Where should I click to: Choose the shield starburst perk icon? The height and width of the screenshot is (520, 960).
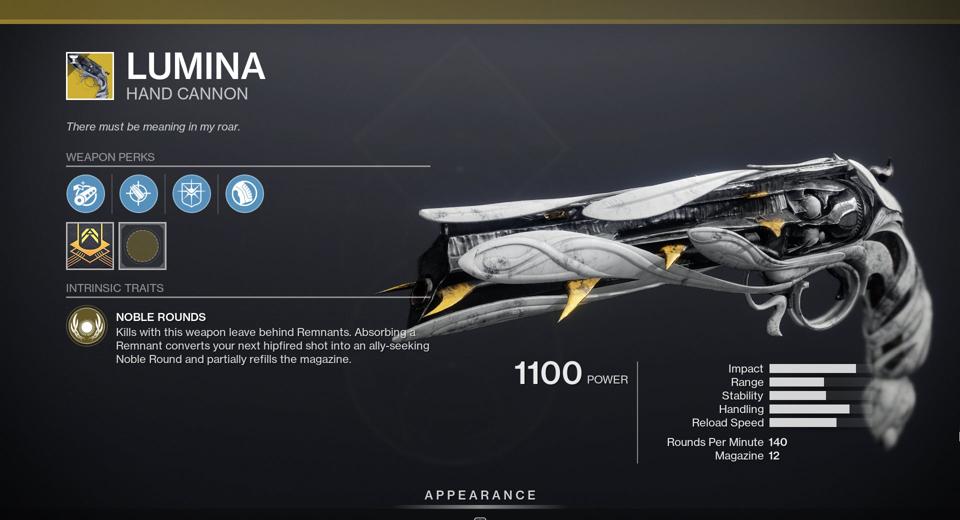tap(192, 193)
